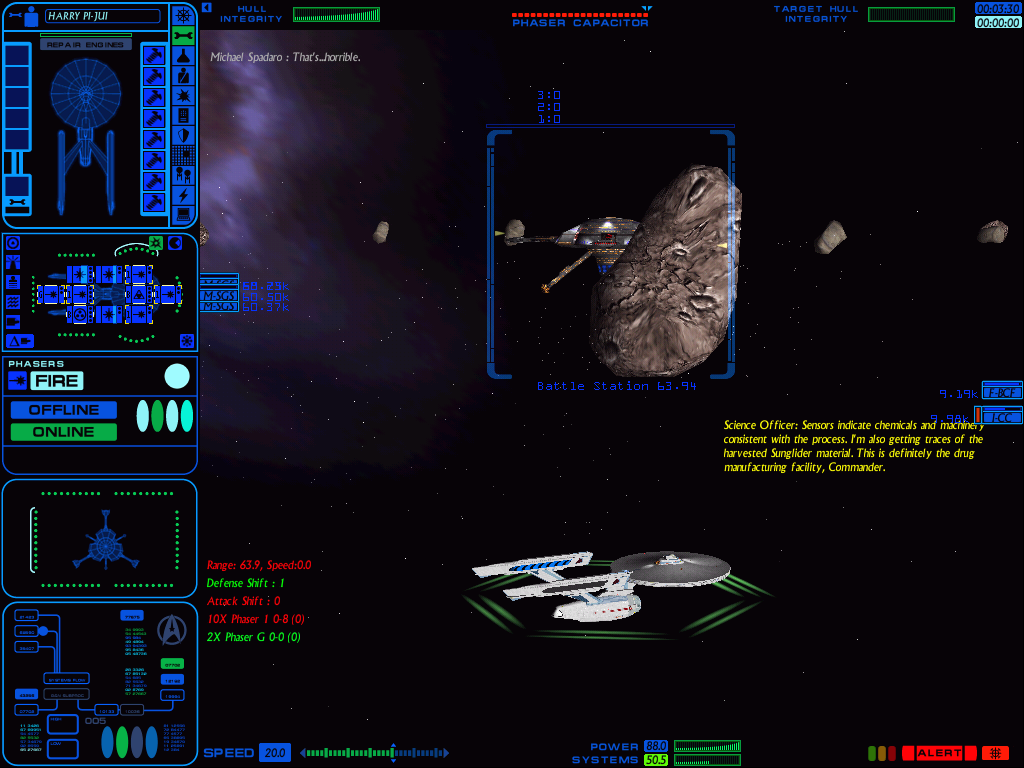Select the Repair Engines option
Screen dimensions: 1024x768
(85, 45)
